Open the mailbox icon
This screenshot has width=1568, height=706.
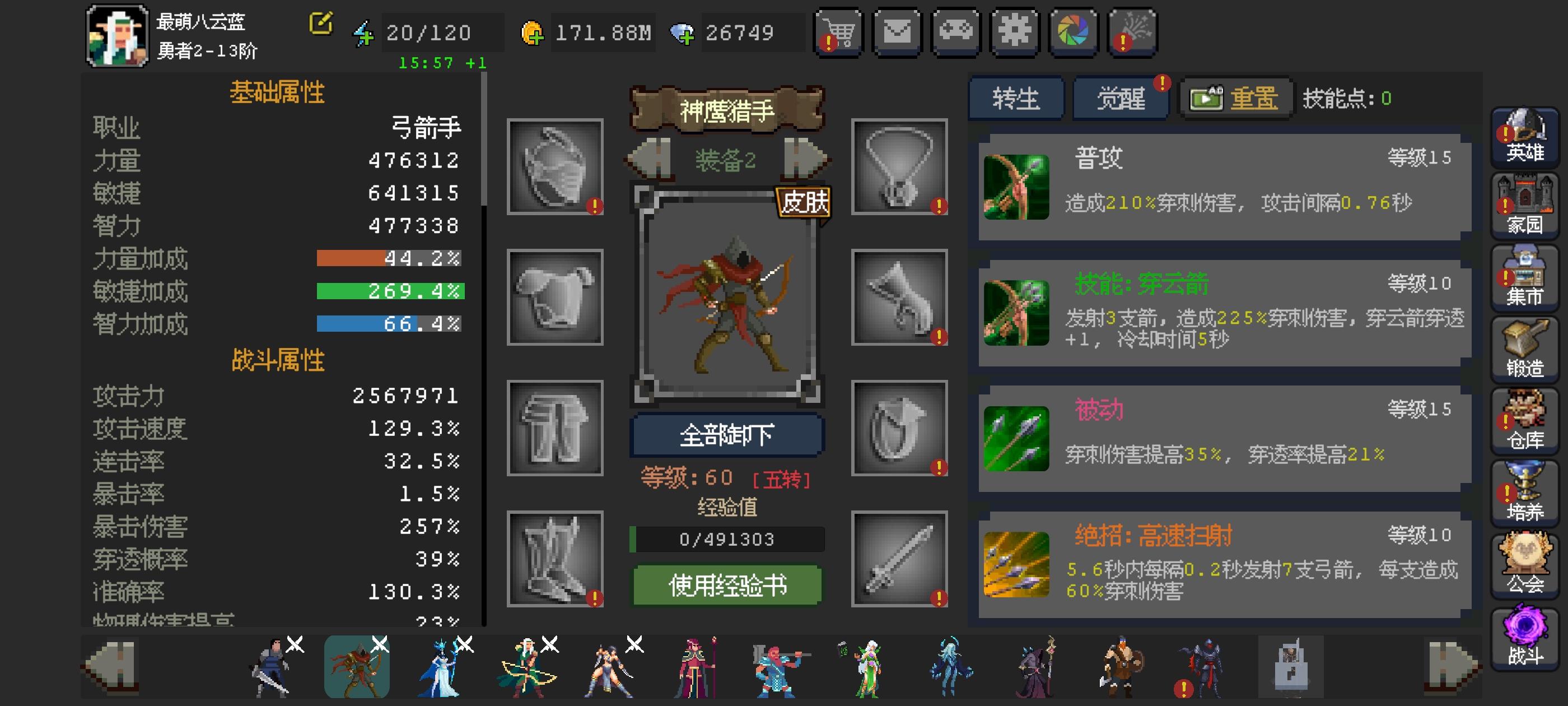(897, 33)
